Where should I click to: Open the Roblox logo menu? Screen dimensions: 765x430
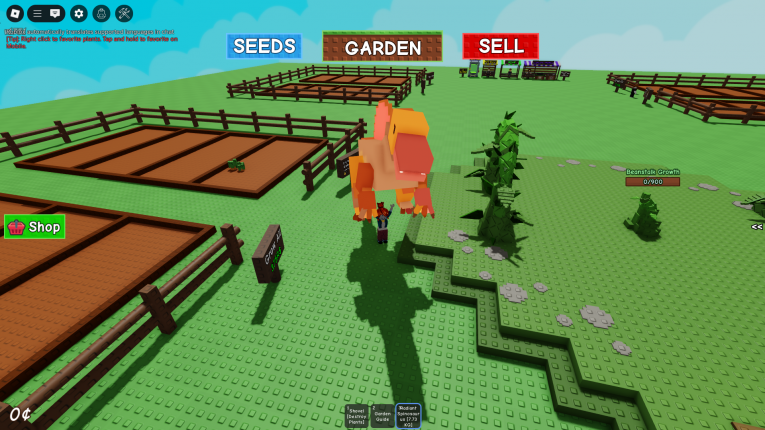coord(15,13)
